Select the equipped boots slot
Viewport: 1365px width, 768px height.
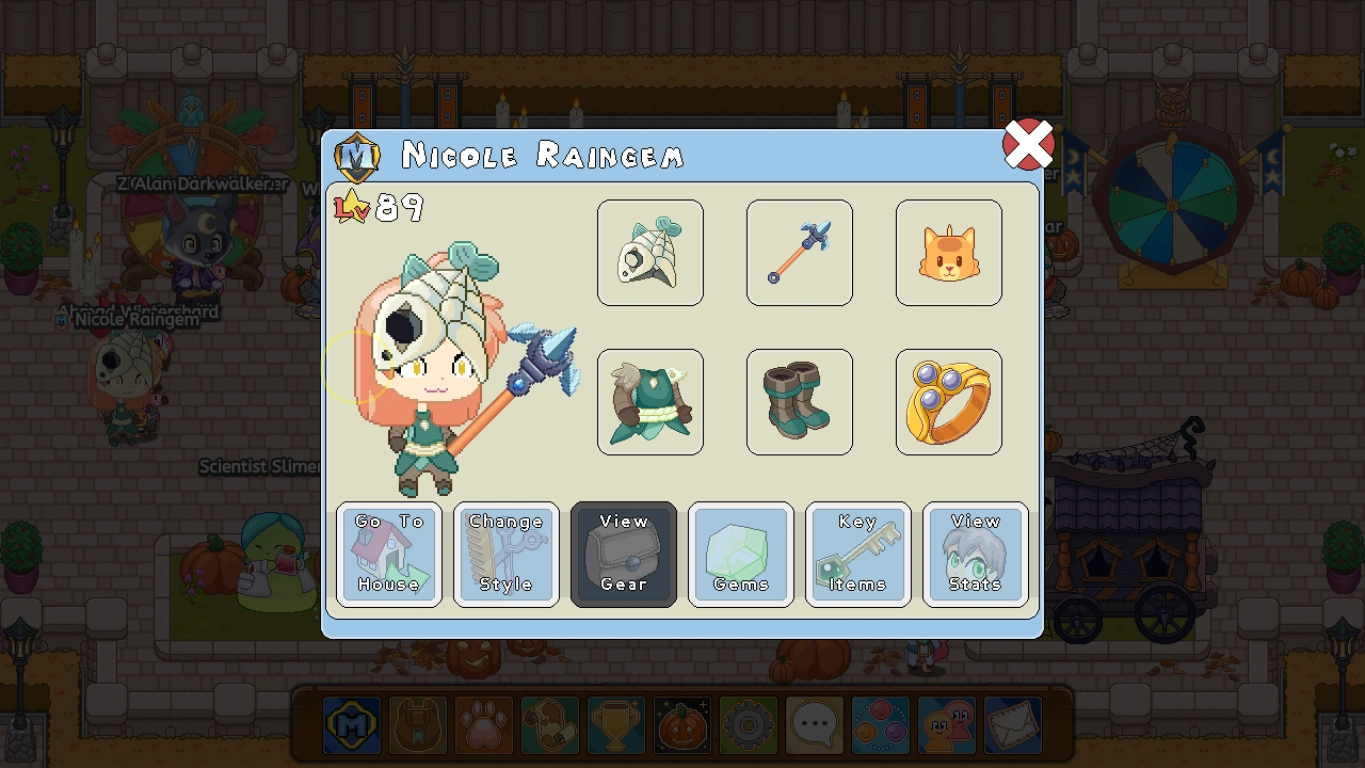(799, 402)
